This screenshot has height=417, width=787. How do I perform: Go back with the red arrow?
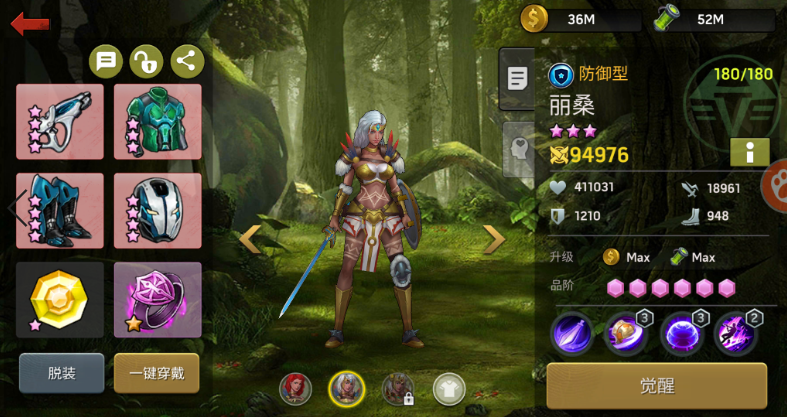click(30, 24)
